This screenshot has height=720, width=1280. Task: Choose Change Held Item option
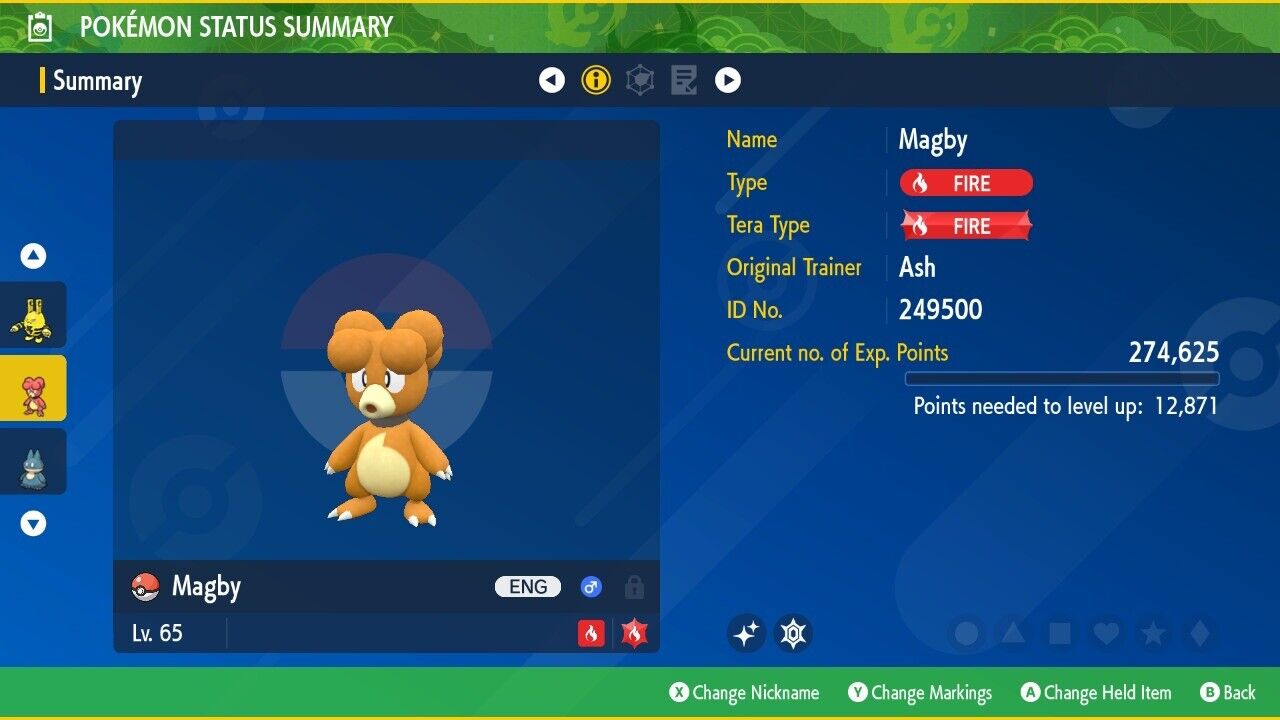point(1095,692)
